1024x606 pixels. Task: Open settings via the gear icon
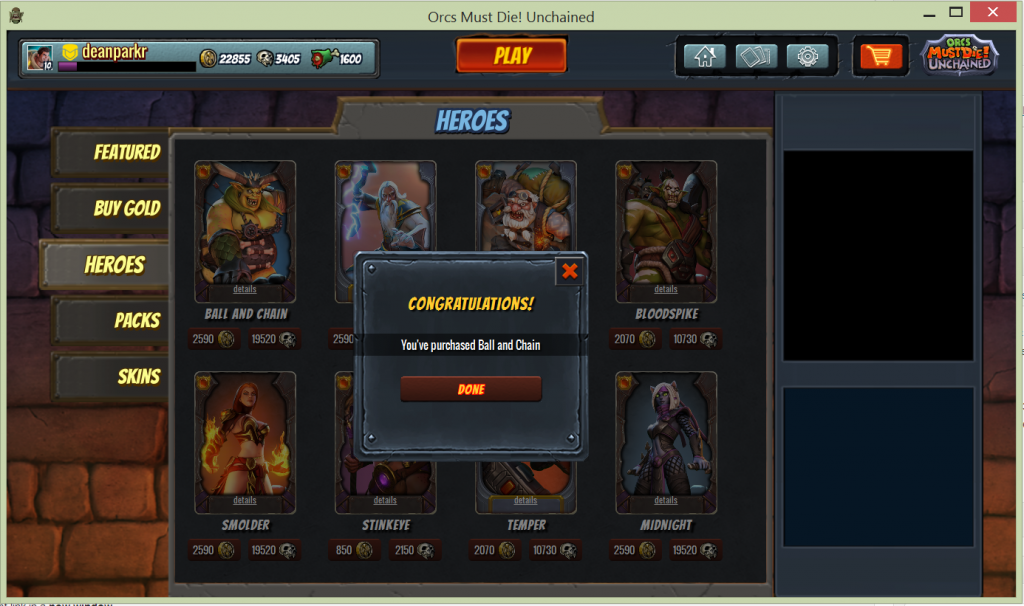point(807,56)
